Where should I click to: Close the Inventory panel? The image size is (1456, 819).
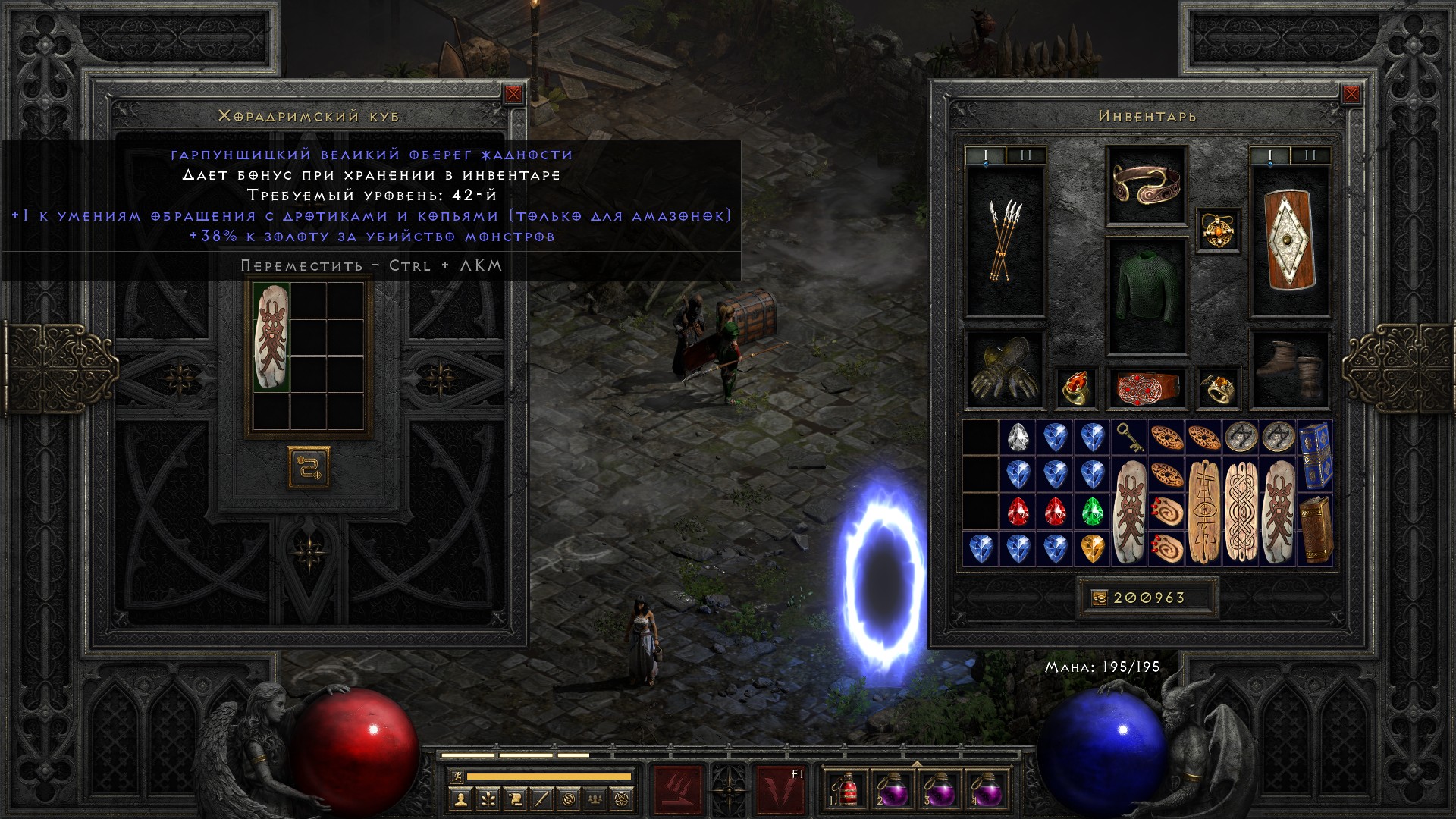pyautogui.click(x=1351, y=94)
